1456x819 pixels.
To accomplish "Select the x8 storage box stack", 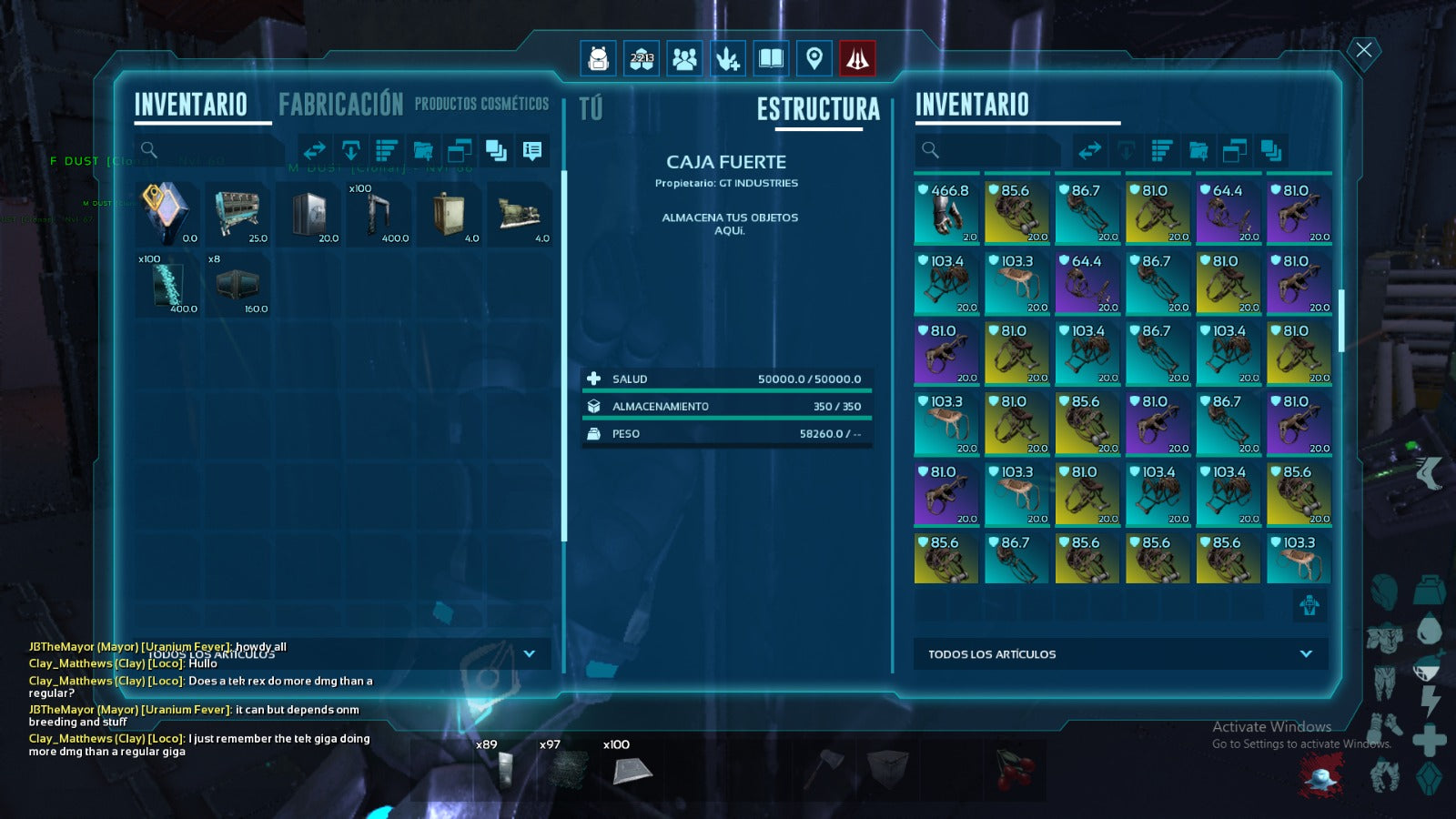I will (x=238, y=284).
